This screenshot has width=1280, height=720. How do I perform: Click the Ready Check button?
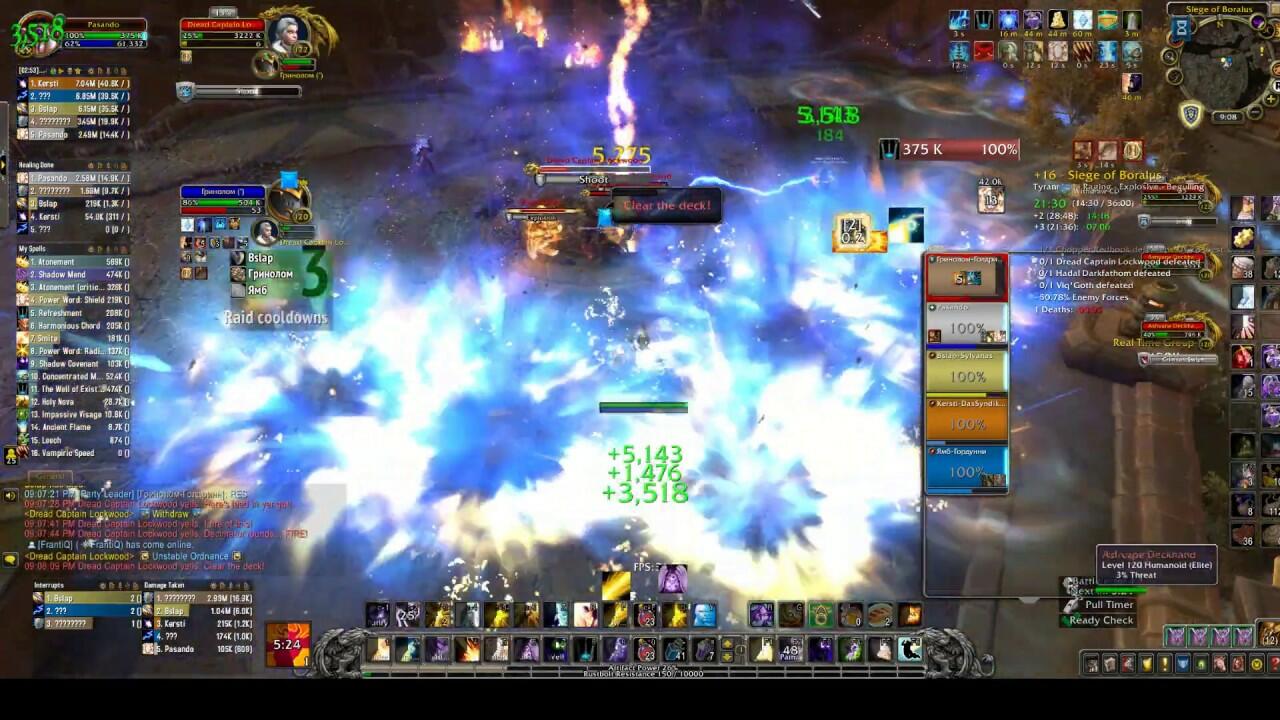(1101, 620)
